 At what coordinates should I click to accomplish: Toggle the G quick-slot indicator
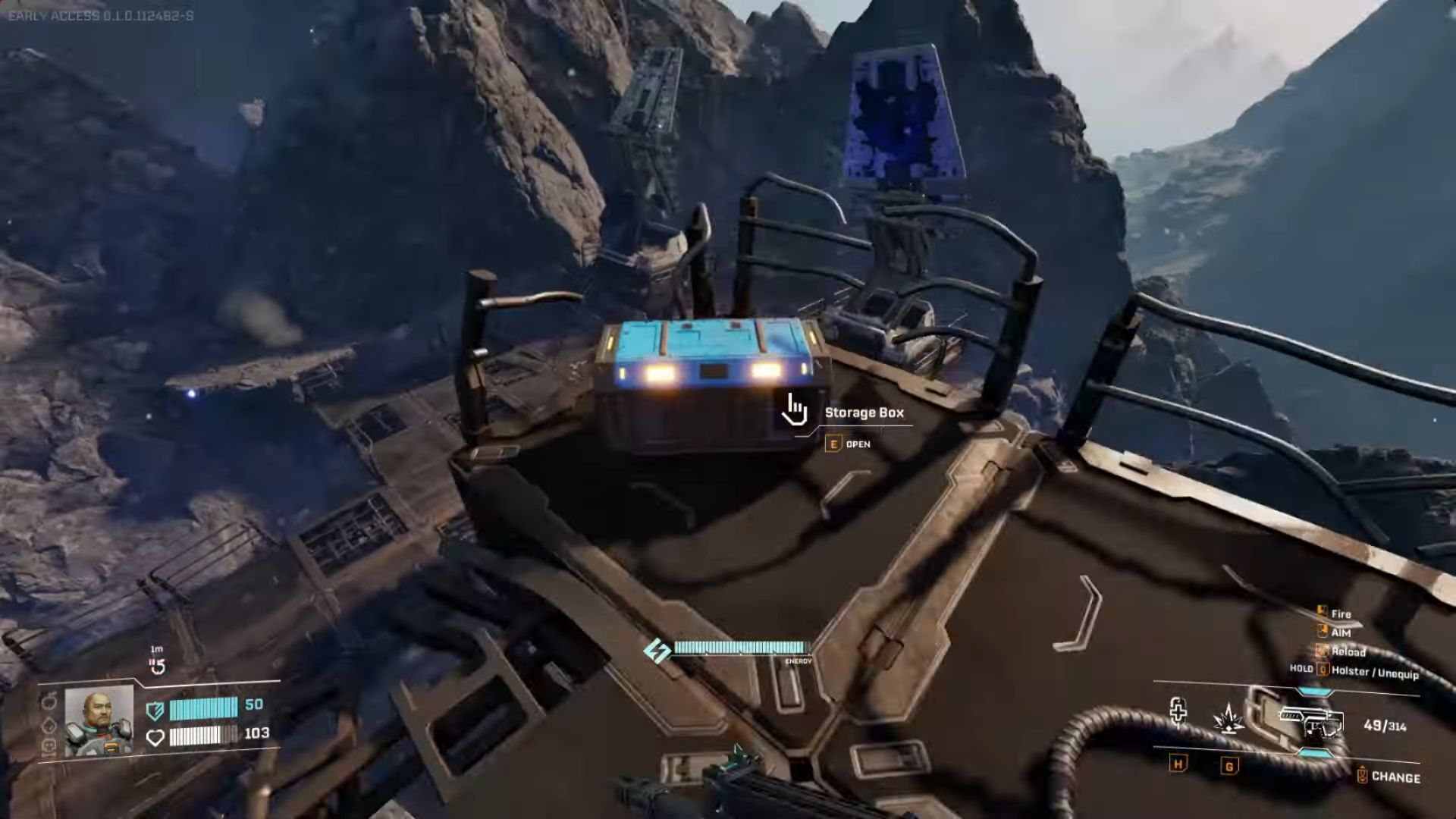(1228, 766)
